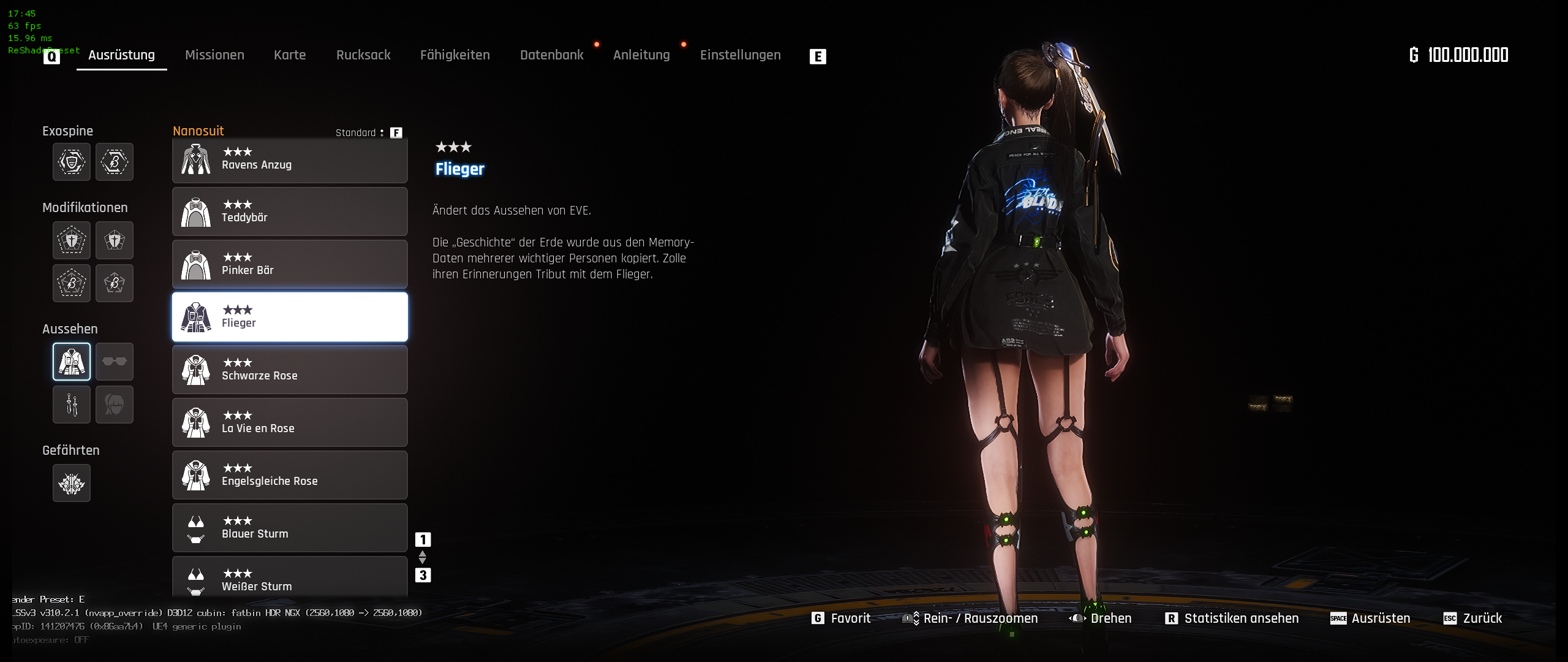Select the hairstyle appearance slot
The image size is (1568, 662).
[x=115, y=405]
